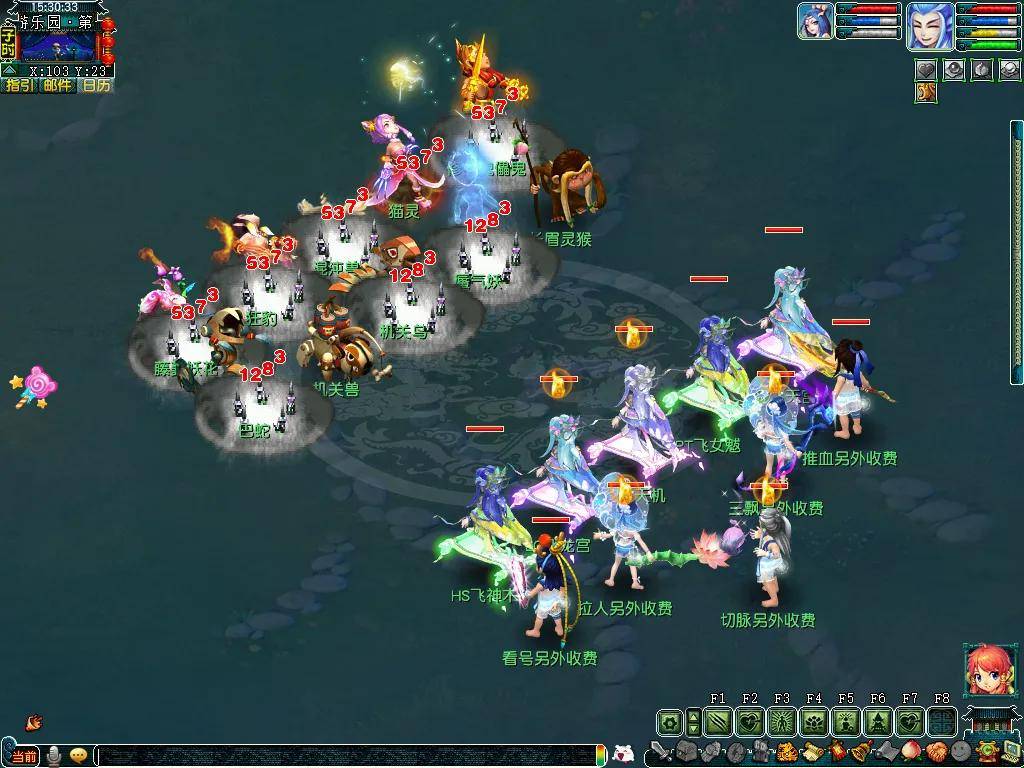This screenshot has width=1024, height=768.
Task: Open the tiger head menu icon
Action: coord(786,752)
